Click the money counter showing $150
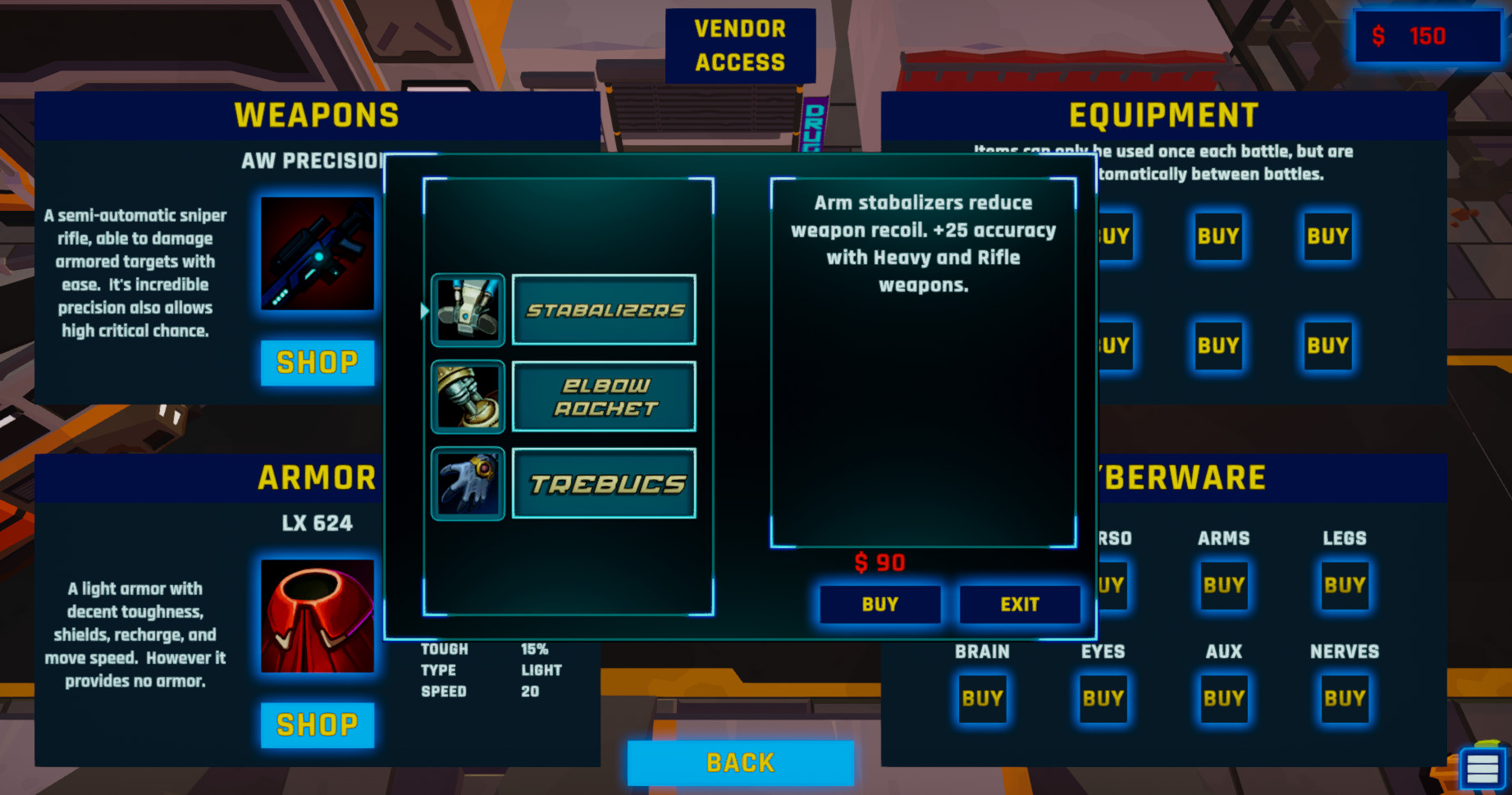1512x795 pixels. (x=1427, y=36)
